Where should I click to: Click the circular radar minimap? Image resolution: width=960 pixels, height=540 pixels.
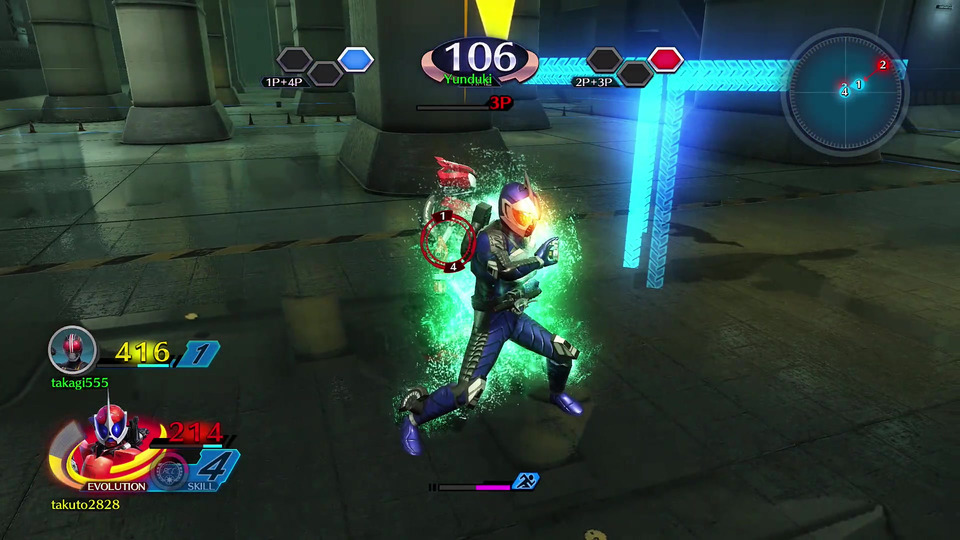click(846, 91)
